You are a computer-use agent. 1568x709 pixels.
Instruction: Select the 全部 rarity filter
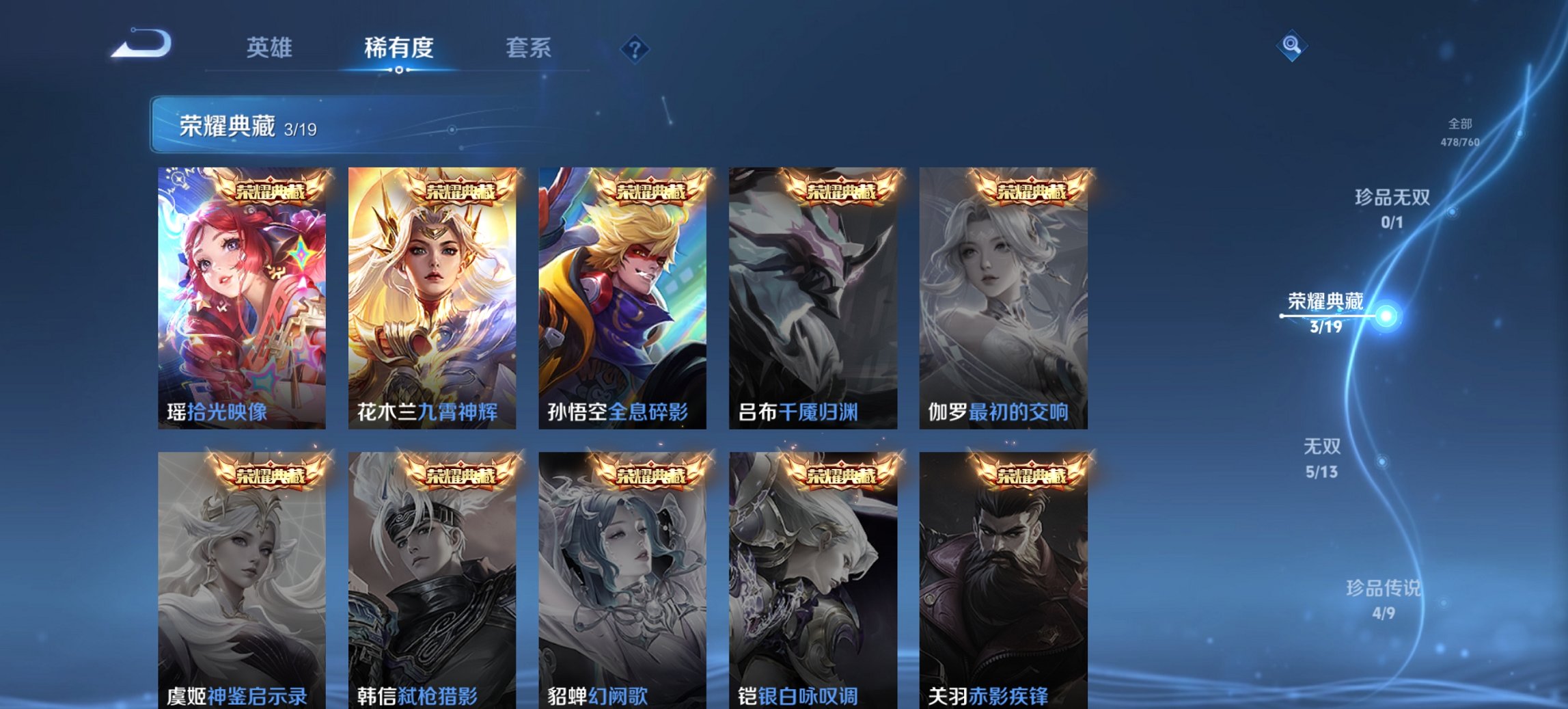[x=1460, y=125]
